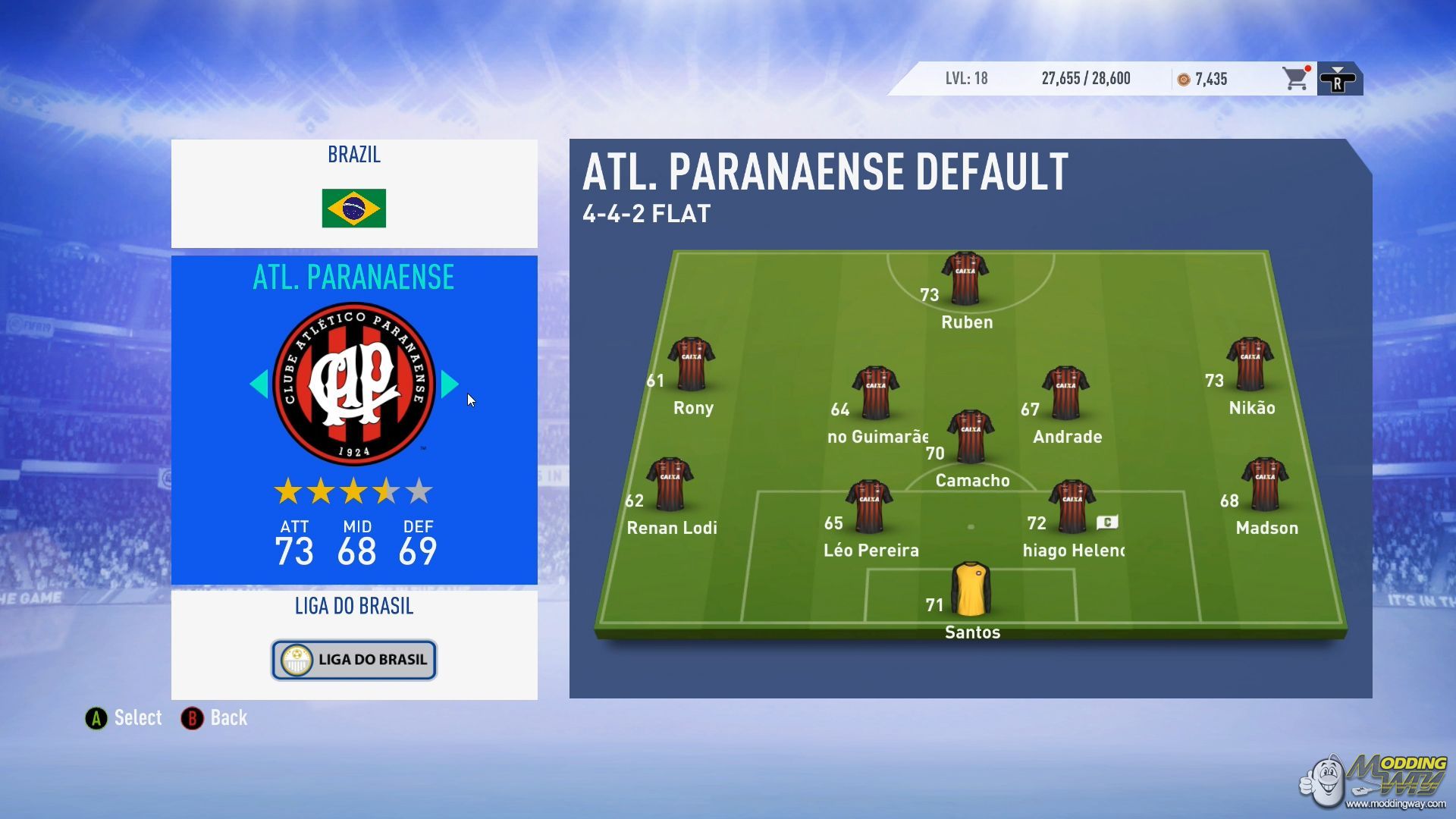Select the Brazil country panel
Screen dimensions: 1456x819
tap(354, 193)
